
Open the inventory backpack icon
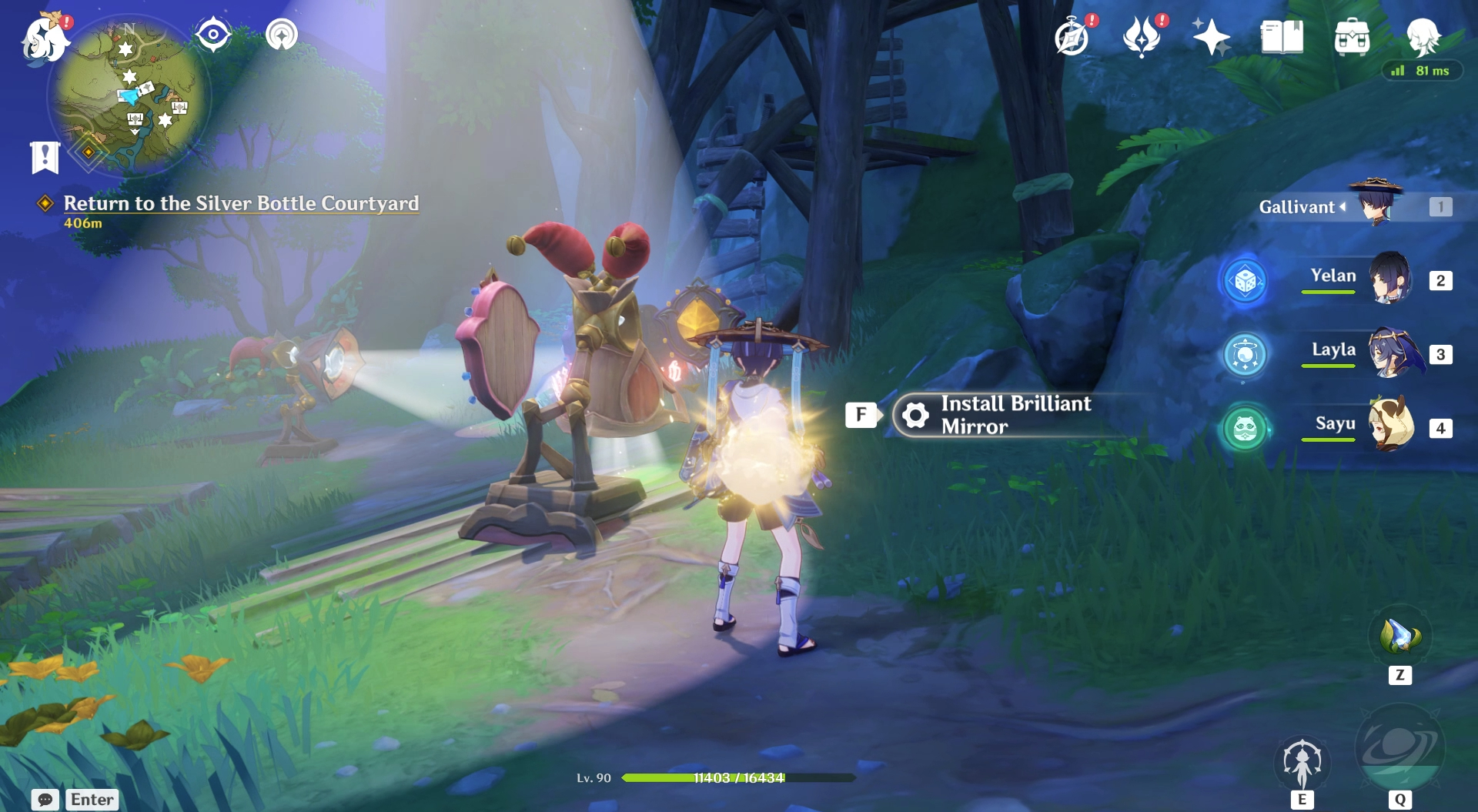click(1352, 37)
